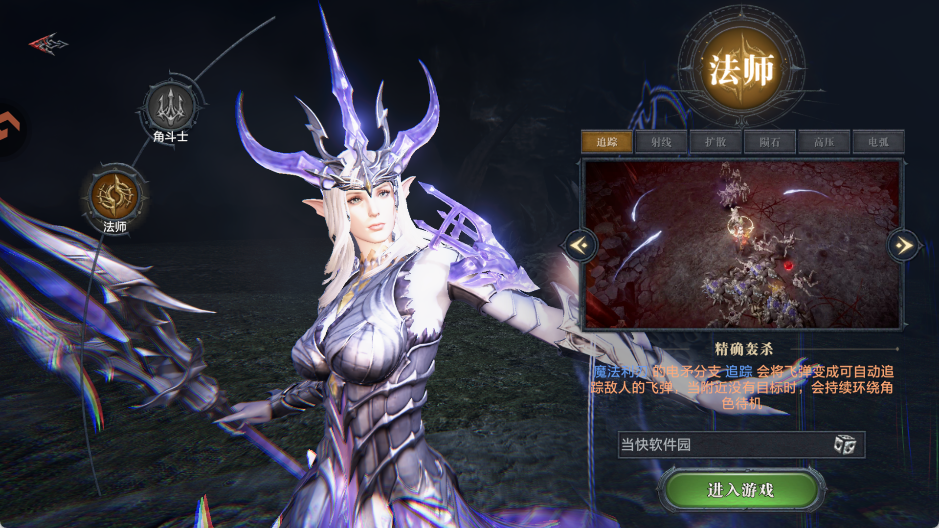Click the skill preview video thumbnail
This screenshot has height=528, width=939.
pyautogui.click(x=741, y=245)
